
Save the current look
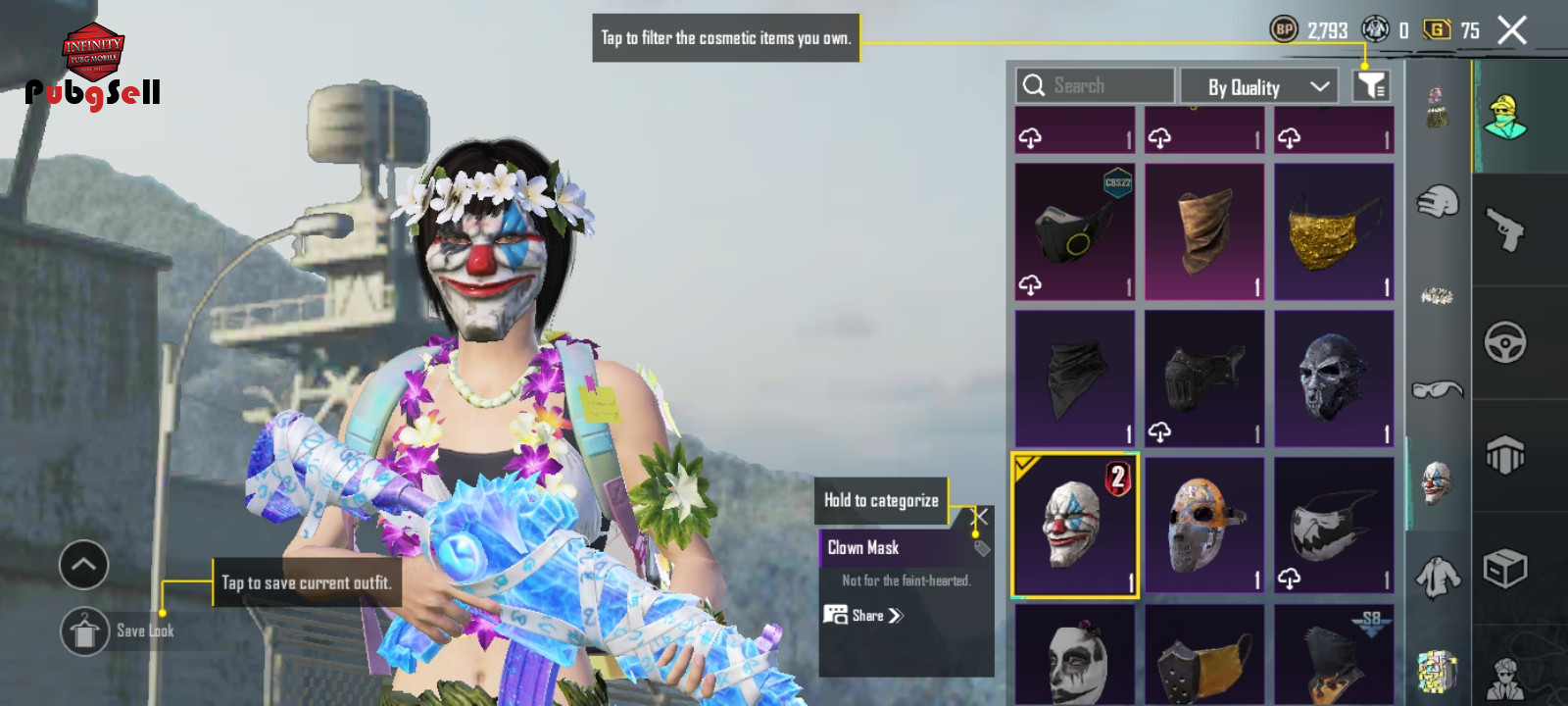click(x=85, y=630)
